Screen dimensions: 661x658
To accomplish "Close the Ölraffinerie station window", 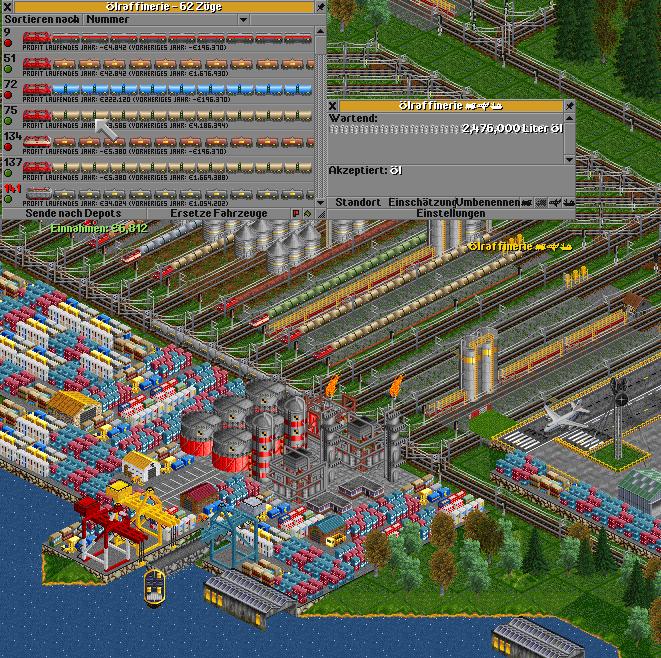I will pos(334,105).
